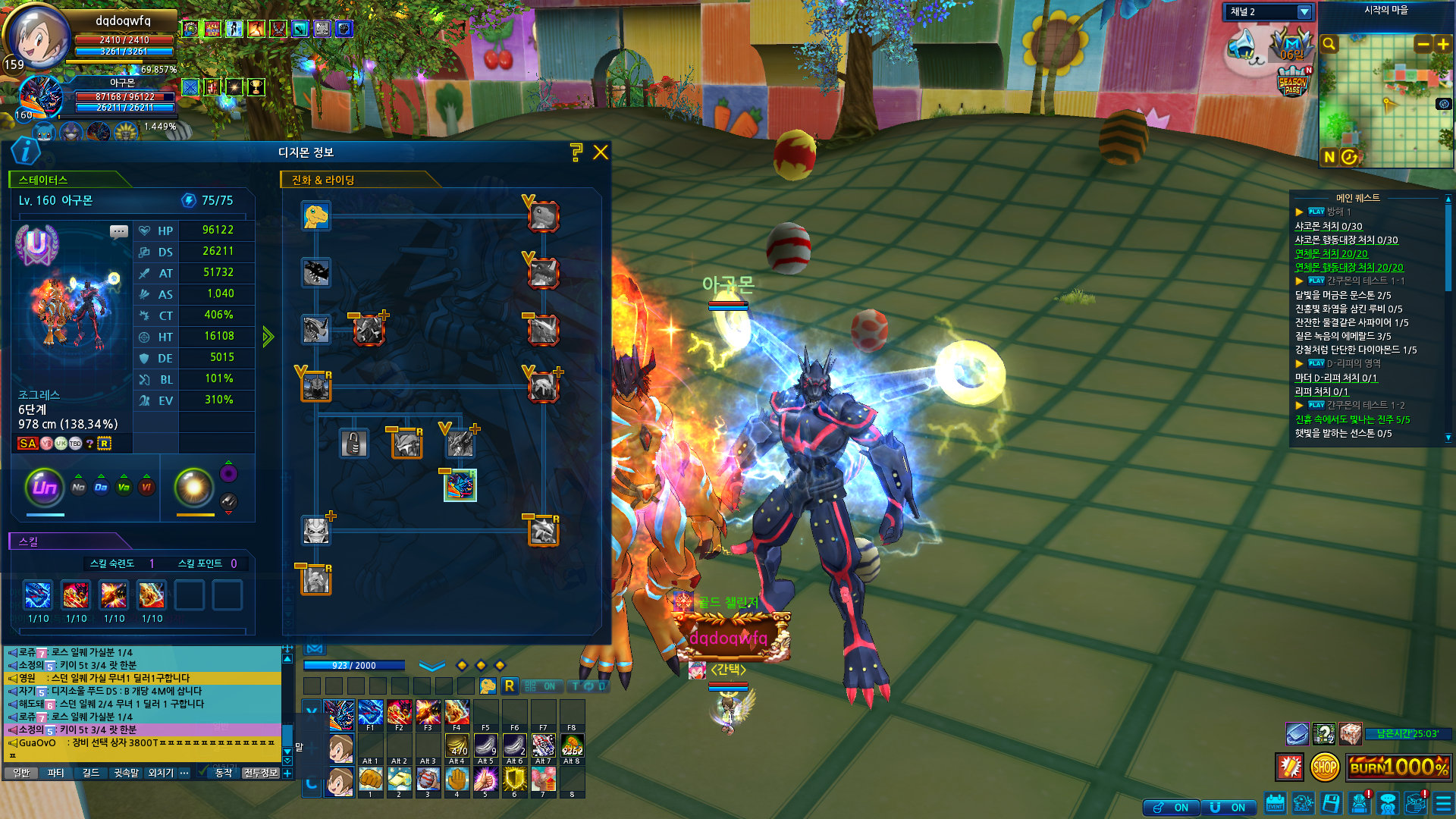Screen dimensions: 1456x819
Task: Click the minimap magnifier search button
Action: coord(1329,45)
